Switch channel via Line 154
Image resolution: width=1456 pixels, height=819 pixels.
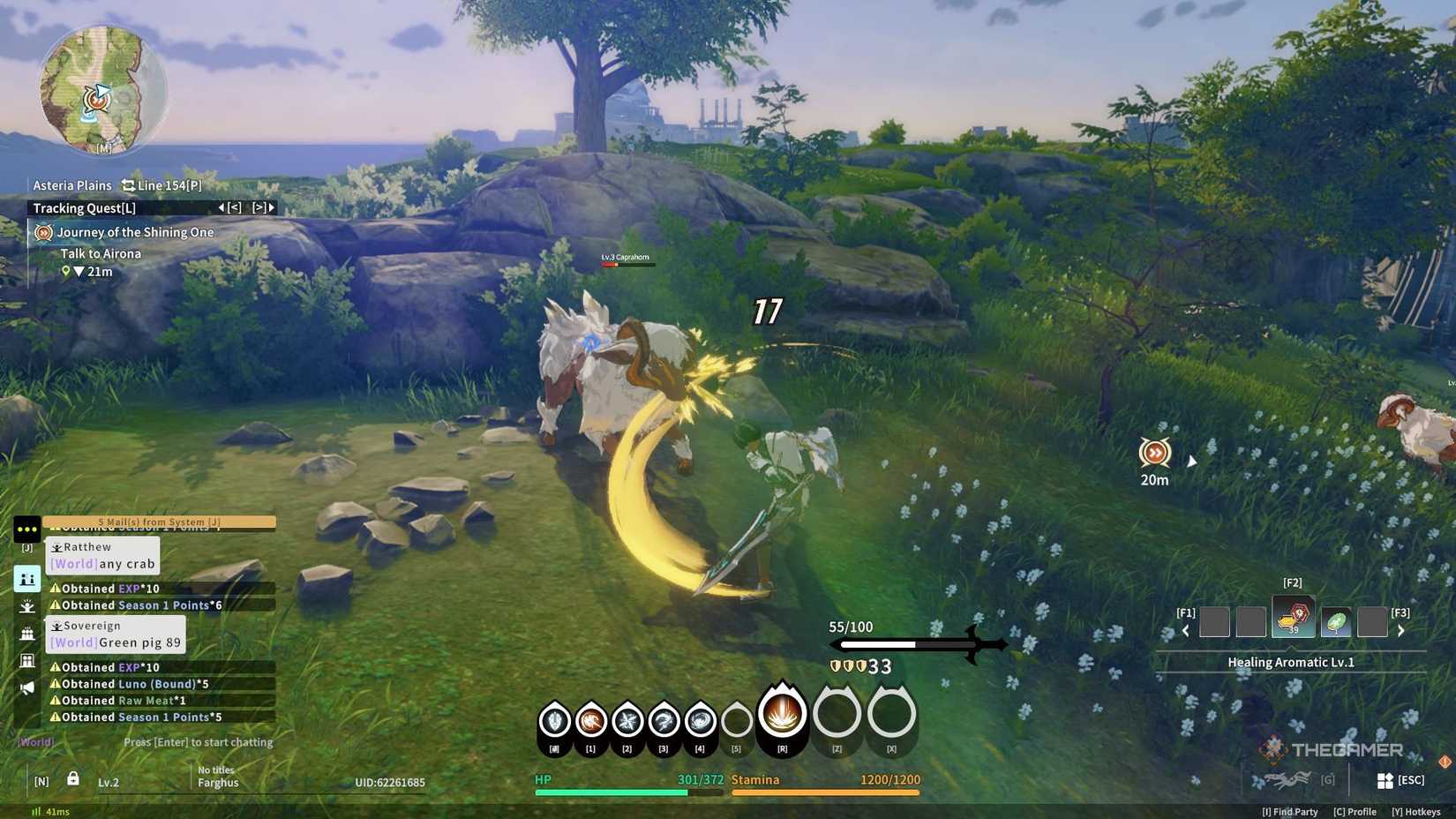[x=161, y=185]
